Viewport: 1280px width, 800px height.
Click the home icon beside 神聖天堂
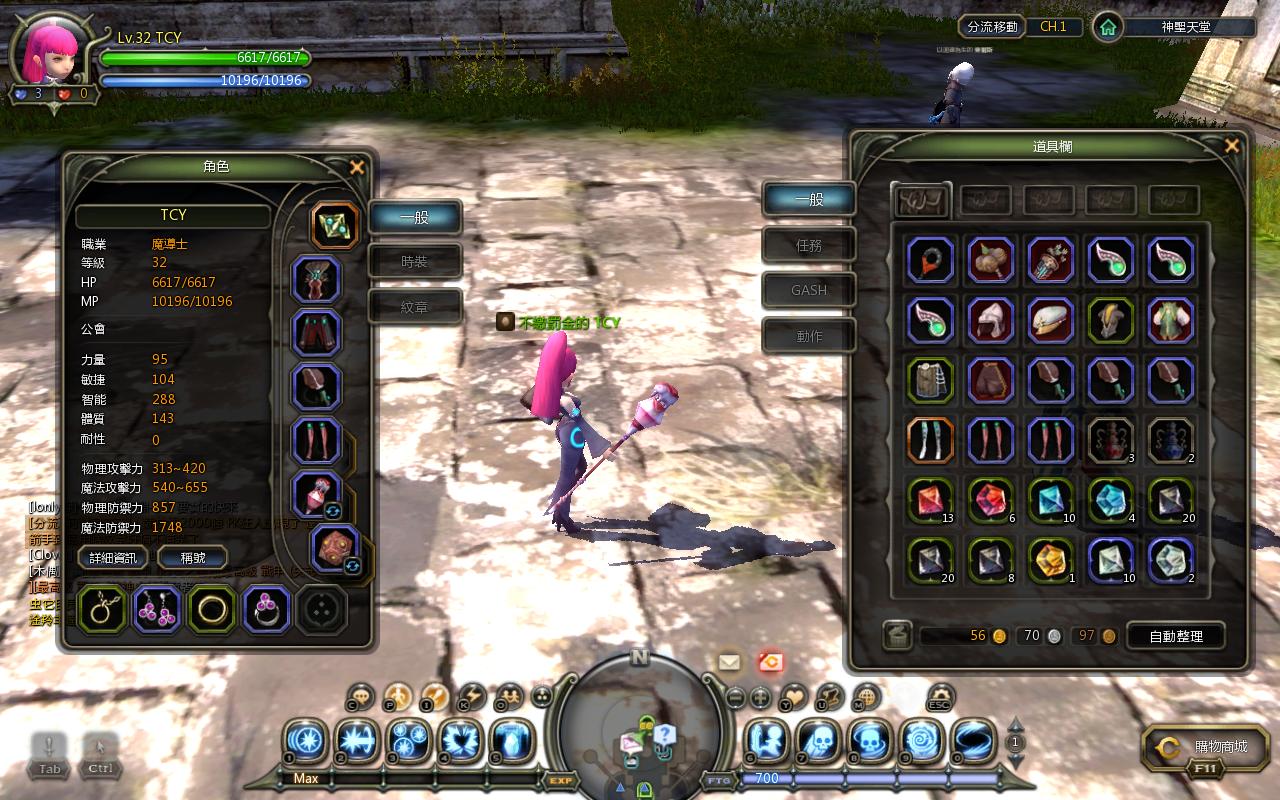click(1107, 28)
